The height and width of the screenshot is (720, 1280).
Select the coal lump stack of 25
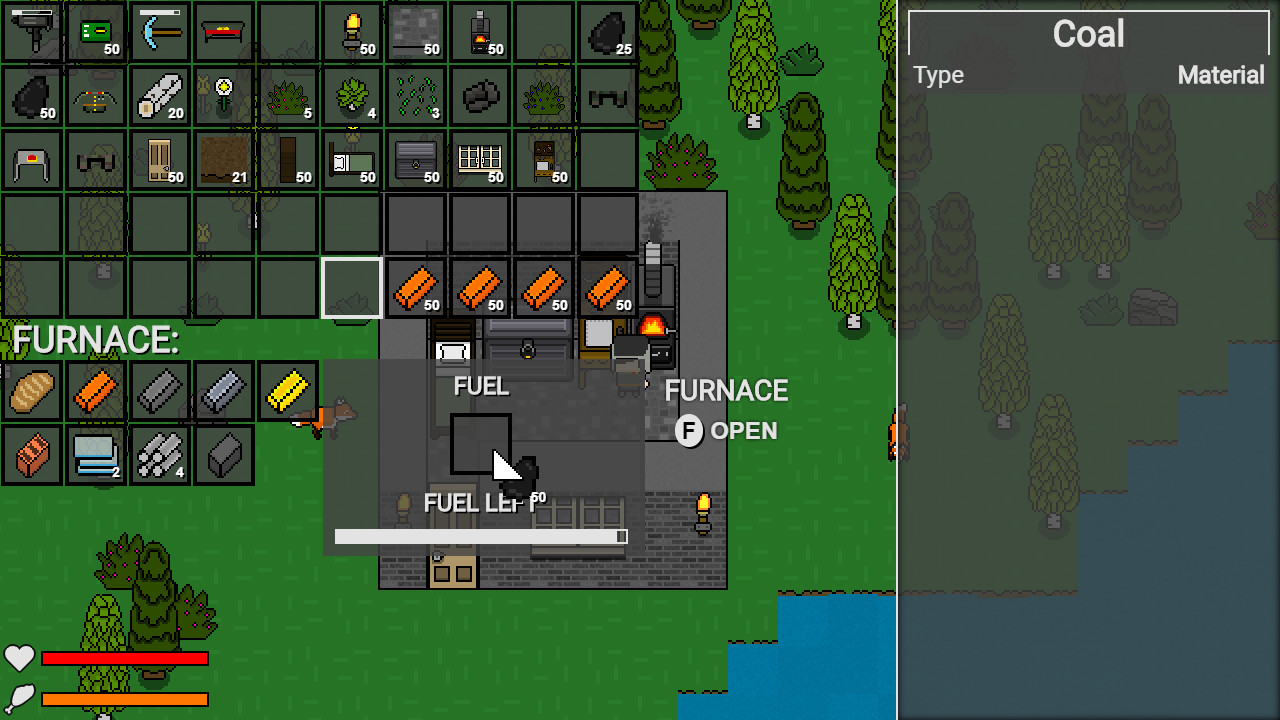click(x=608, y=30)
